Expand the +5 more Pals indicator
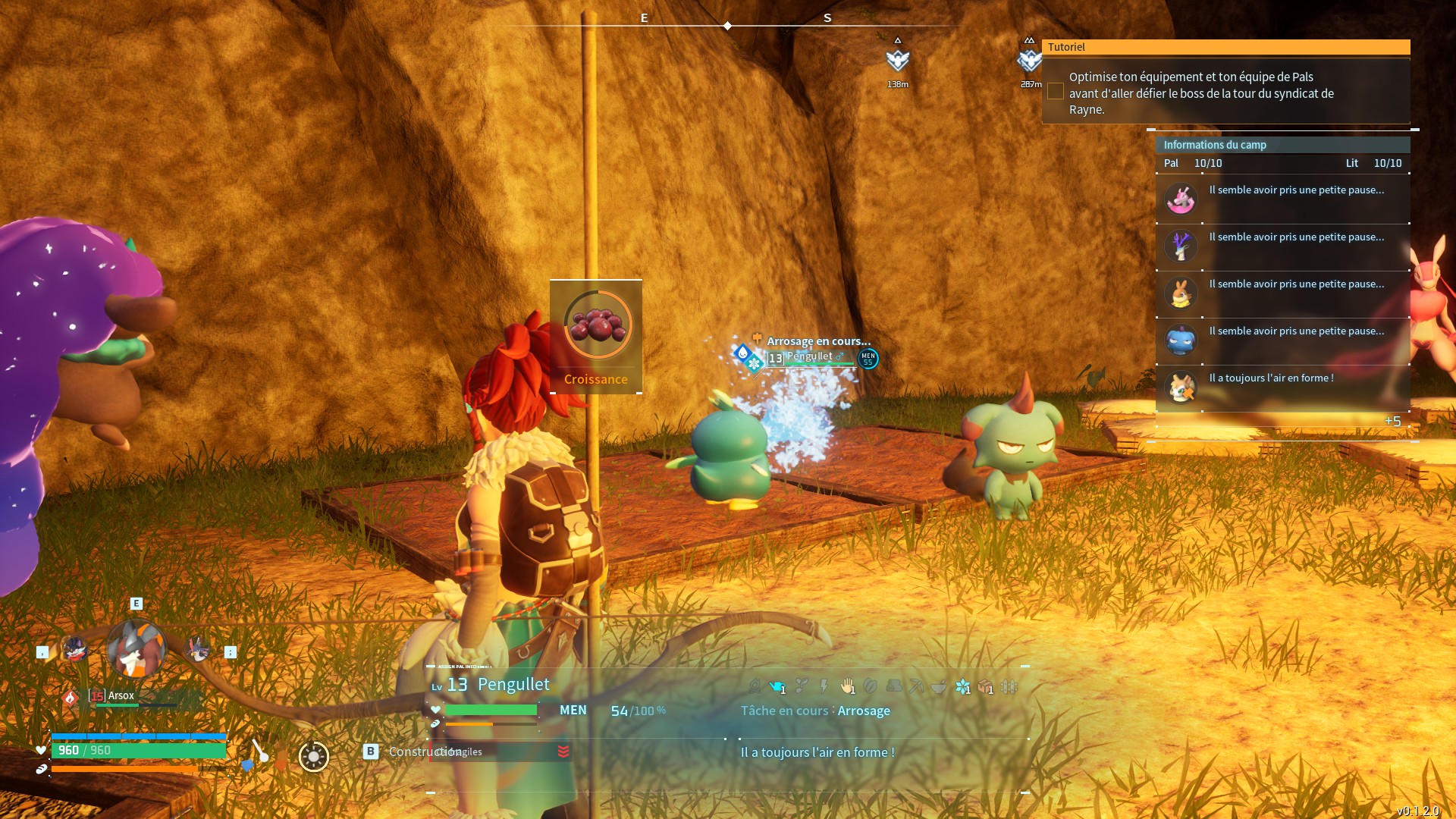This screenshot has width=1456, height=819. click(1392, 422)
